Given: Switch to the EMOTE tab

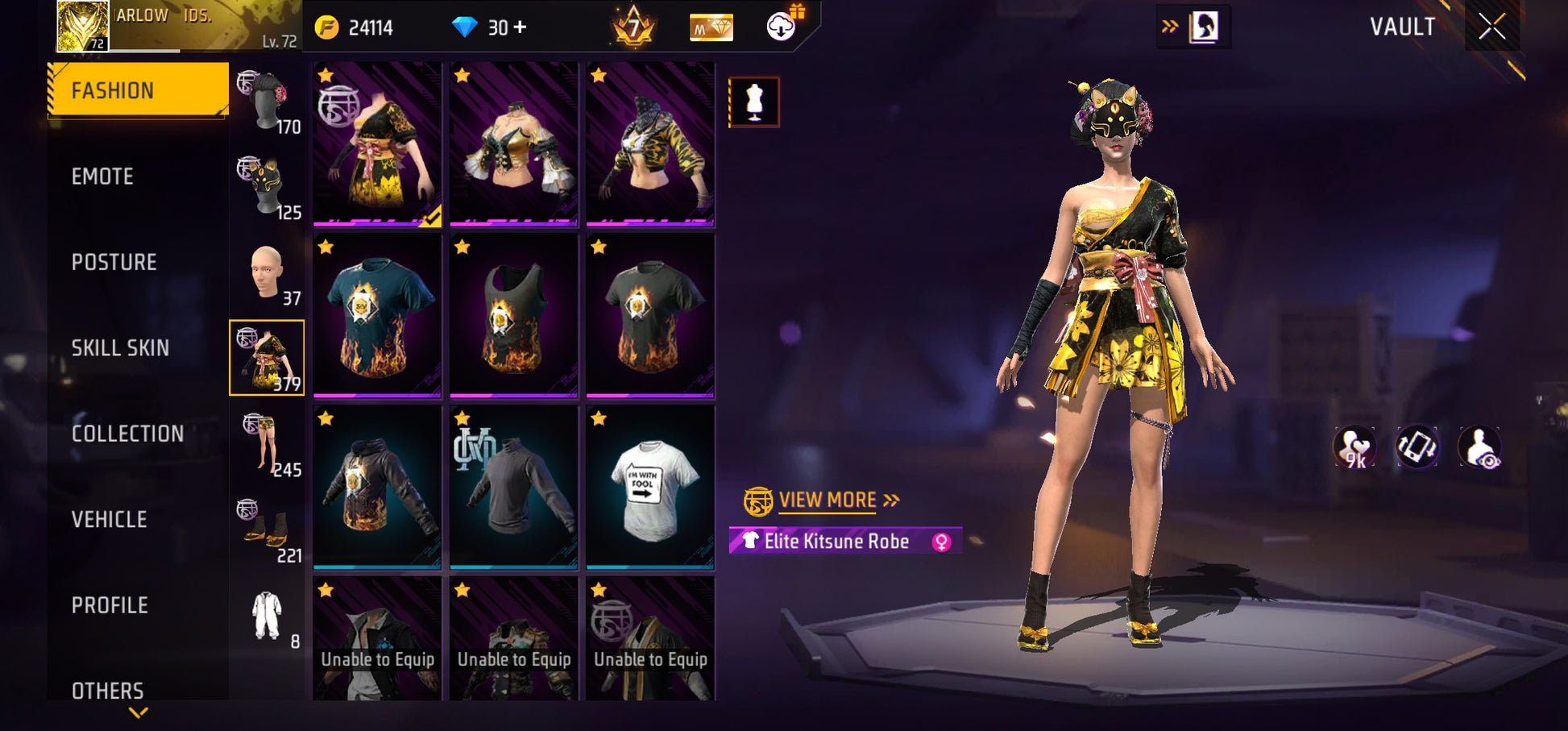Looking at the screenshot, I should 102,177.
